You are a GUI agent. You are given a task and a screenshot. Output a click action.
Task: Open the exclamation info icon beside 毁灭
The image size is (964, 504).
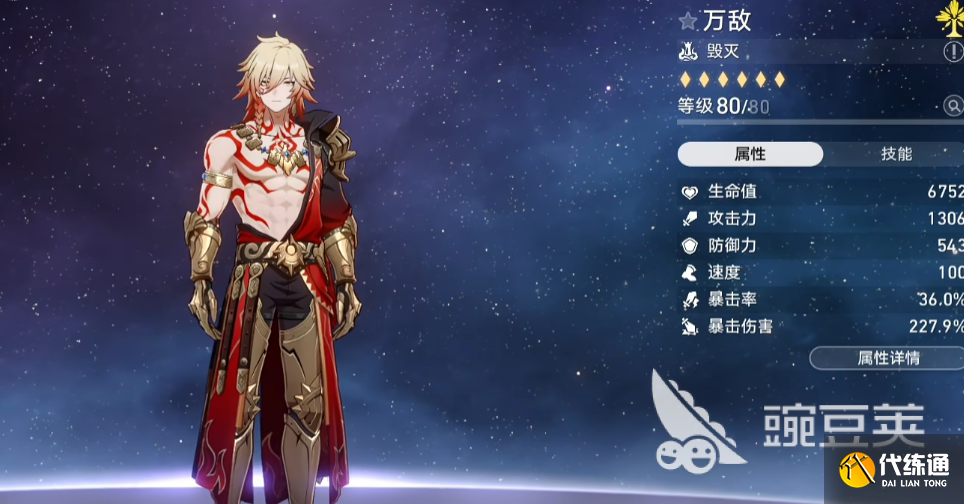point(953,51)
